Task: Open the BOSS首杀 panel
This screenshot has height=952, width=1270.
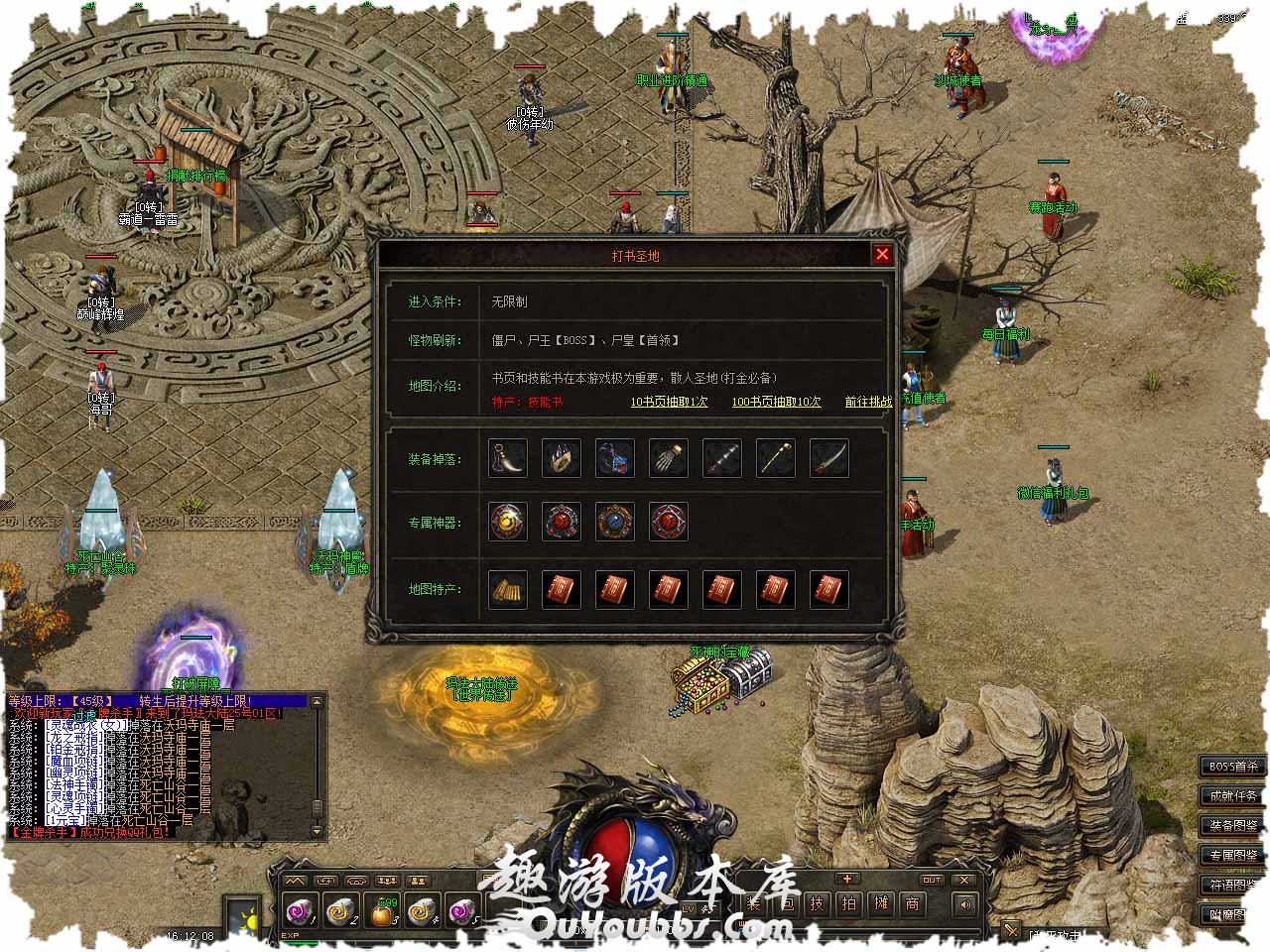Action: [1233, 767]
